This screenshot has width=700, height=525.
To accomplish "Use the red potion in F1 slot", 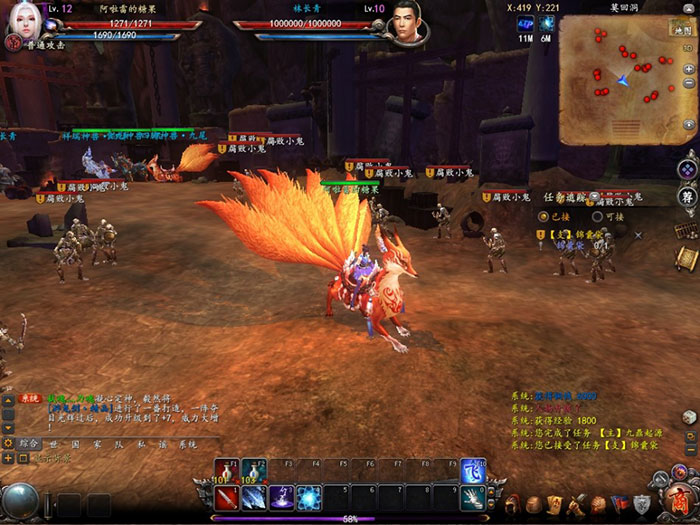I will click(227, 471).
